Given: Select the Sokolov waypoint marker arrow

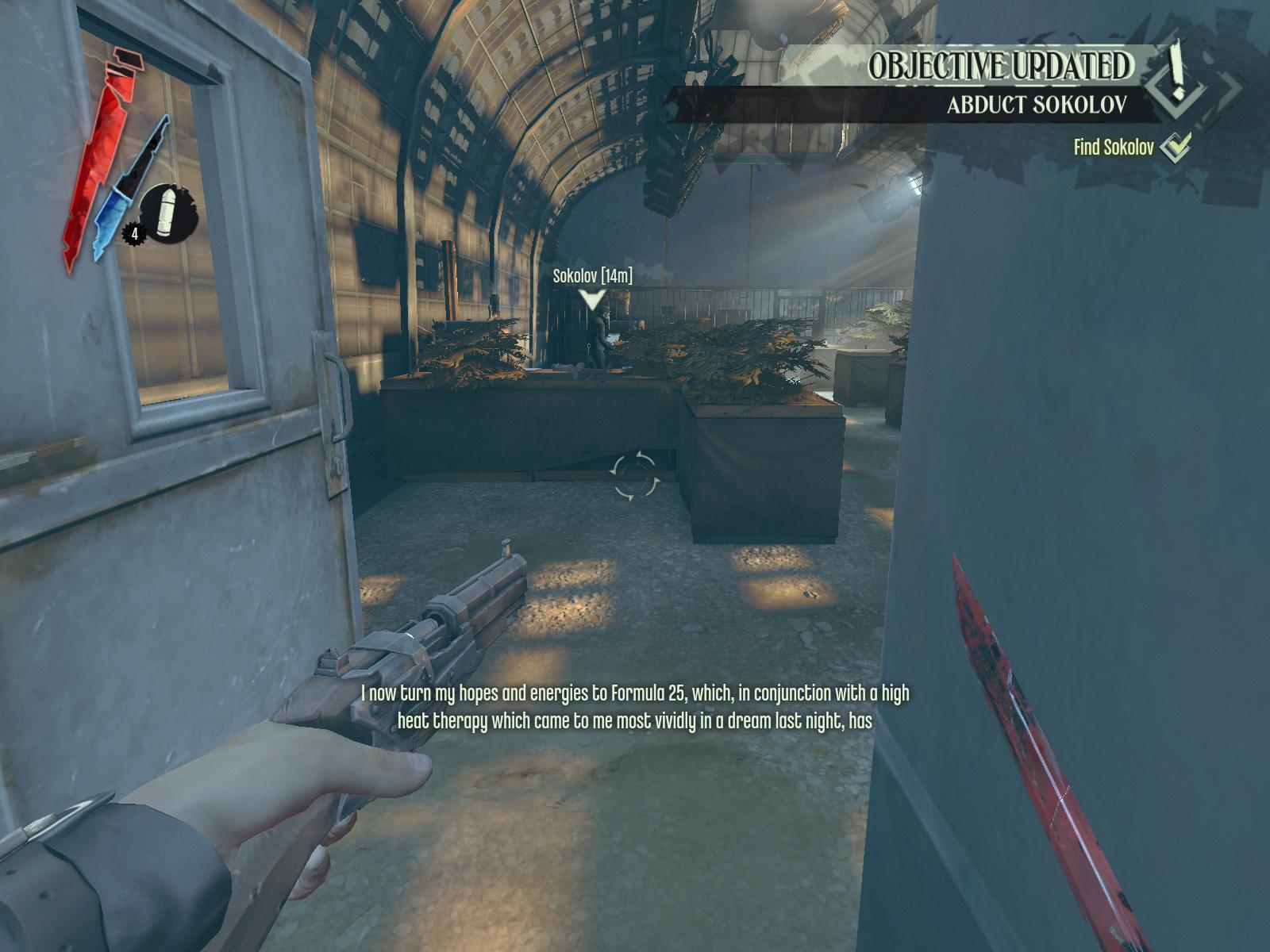Looking at the screenshot, I should (x=592, y=299).
